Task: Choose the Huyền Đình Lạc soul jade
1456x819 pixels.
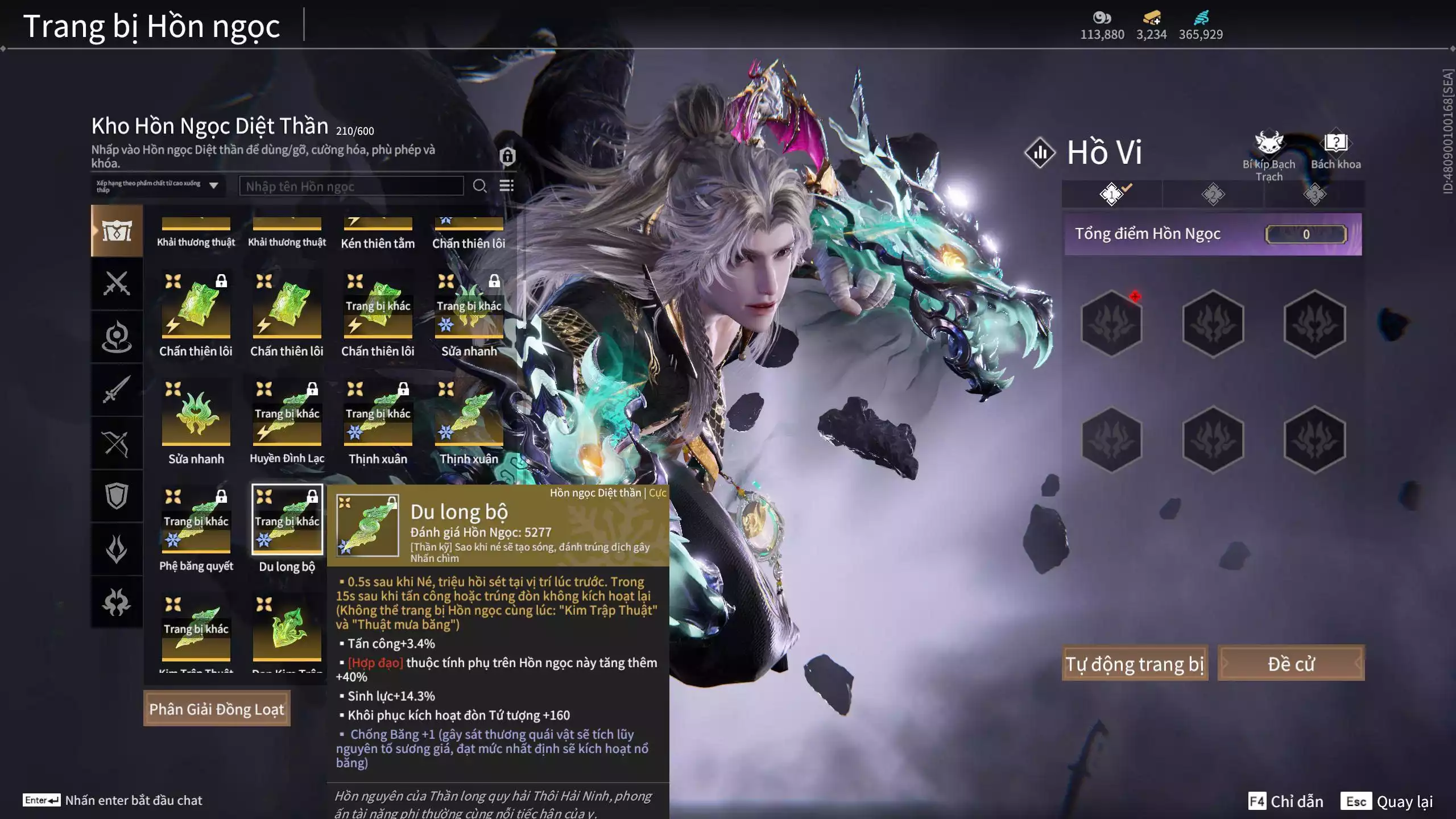Action: (287, 413)
